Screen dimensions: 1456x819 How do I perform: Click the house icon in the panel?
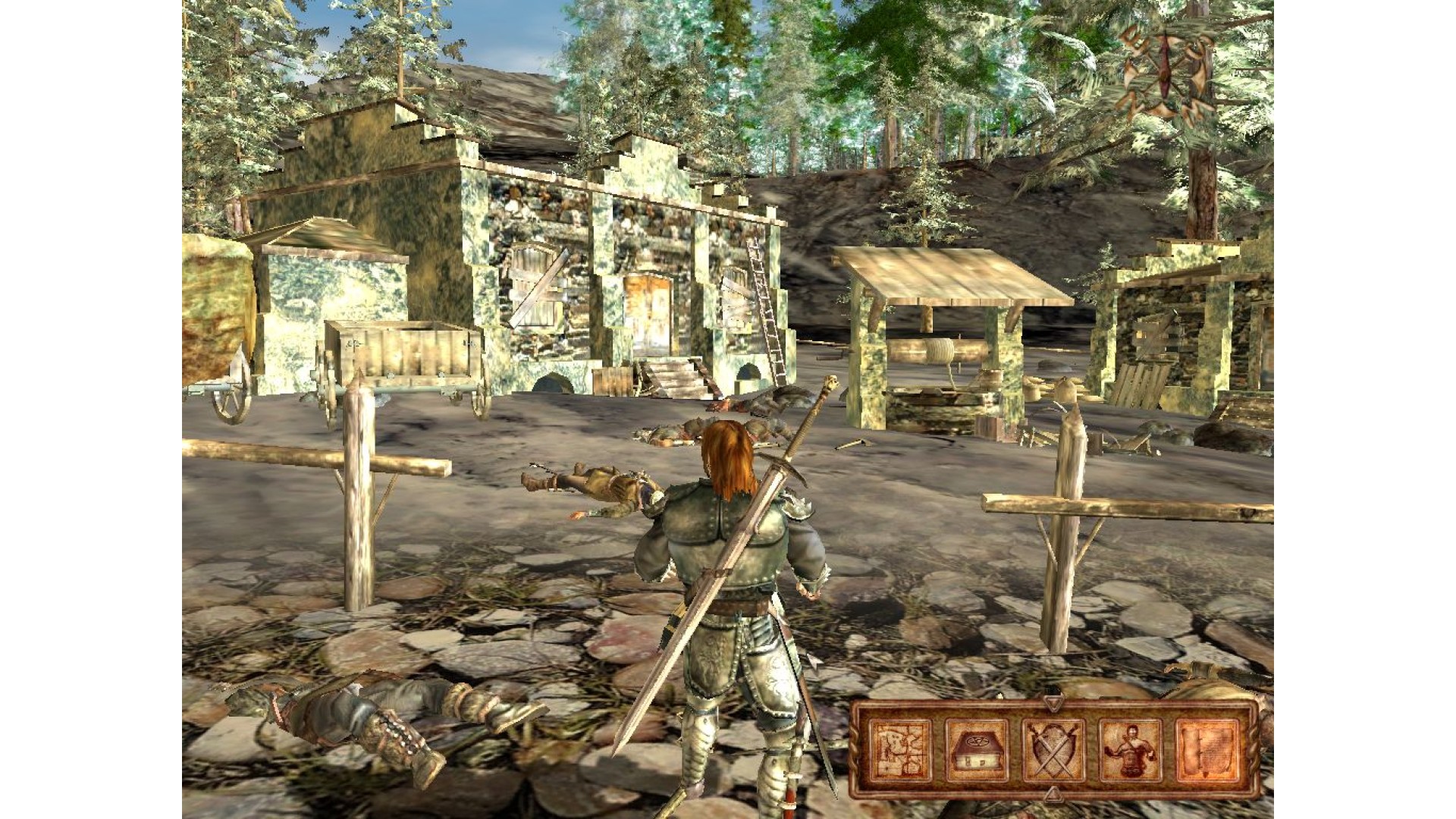pyautogui.click(x=977, y=749)
